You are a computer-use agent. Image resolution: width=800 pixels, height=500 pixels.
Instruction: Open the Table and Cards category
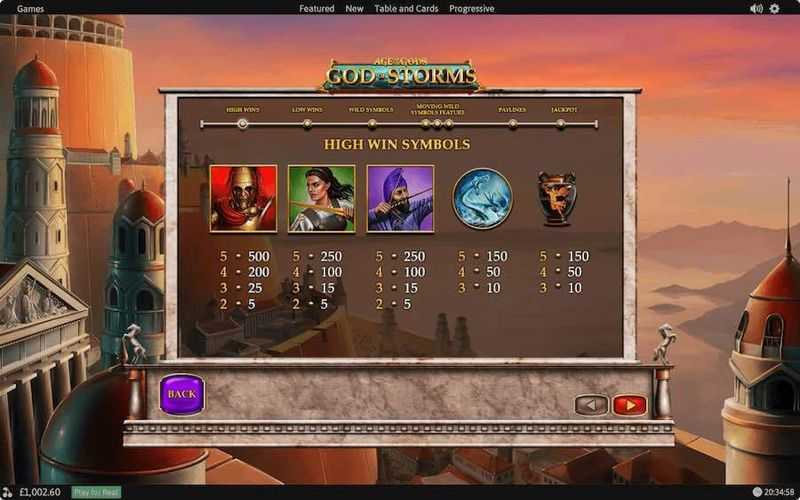pyautogui.click(x=406, y=8)
